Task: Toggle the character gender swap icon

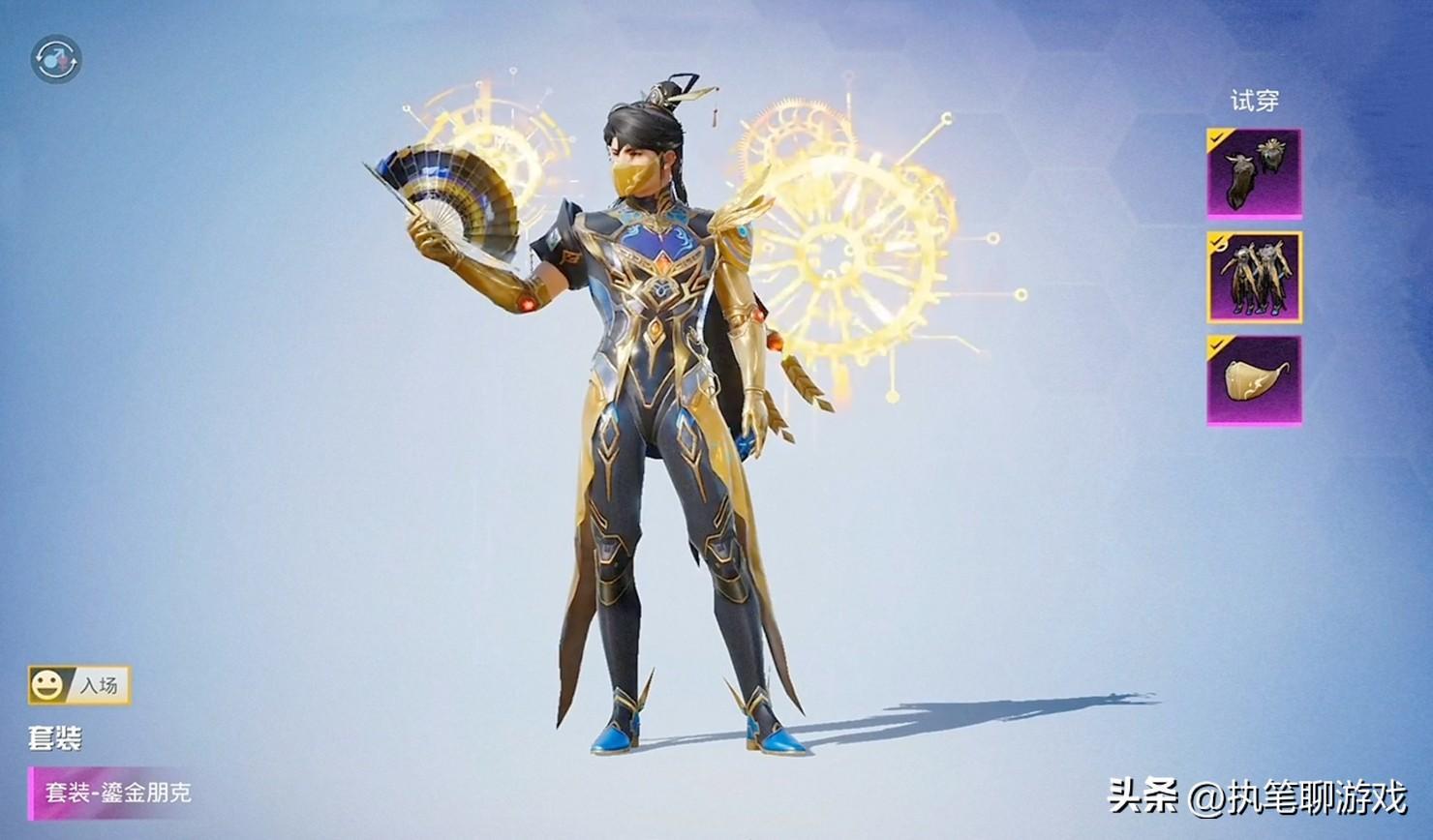Action: point(56,60)
